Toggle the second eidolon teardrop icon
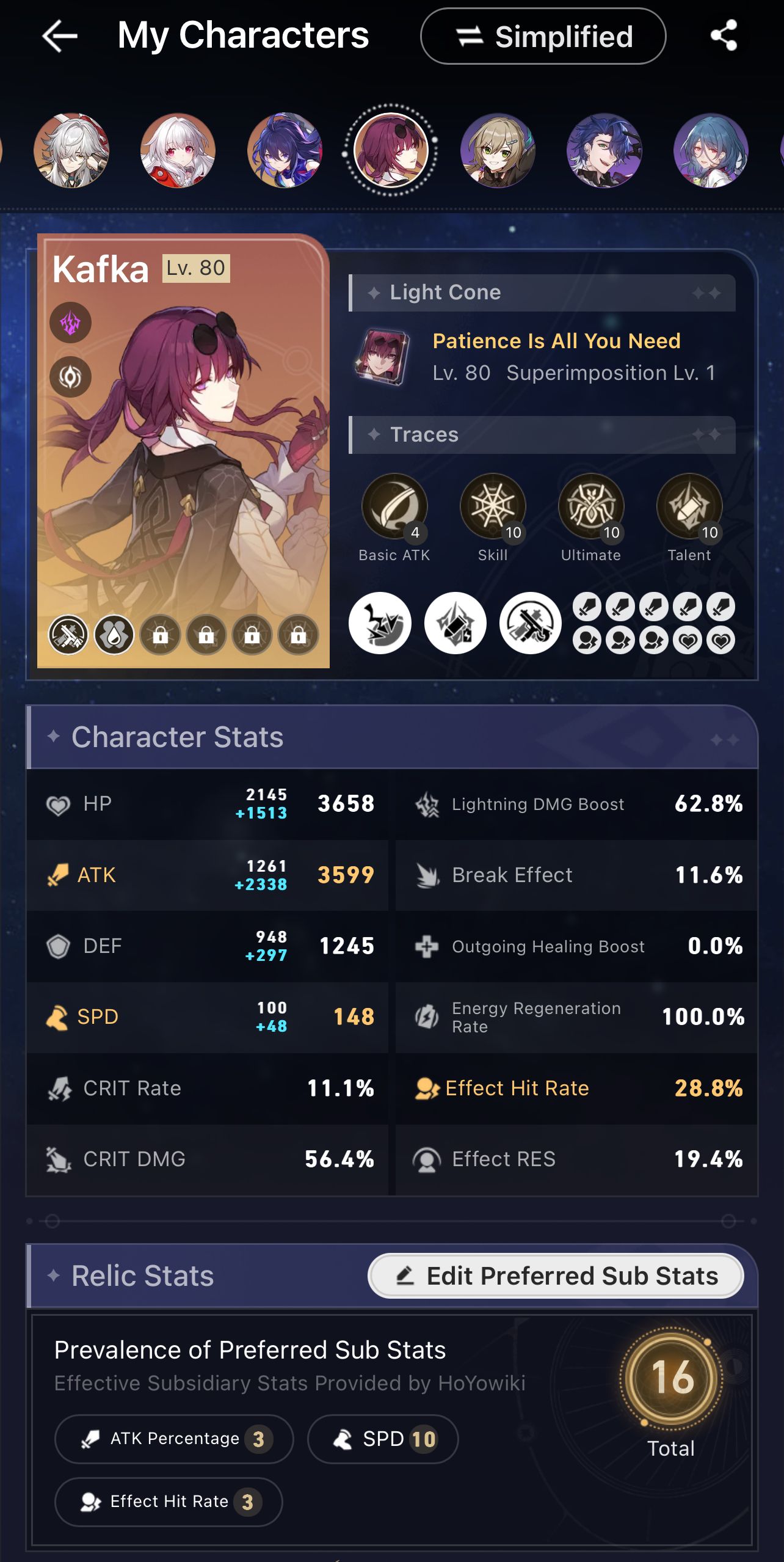The width and height of the screenshot is (784, 1562). pyautogui.click(x=114, y=635)
